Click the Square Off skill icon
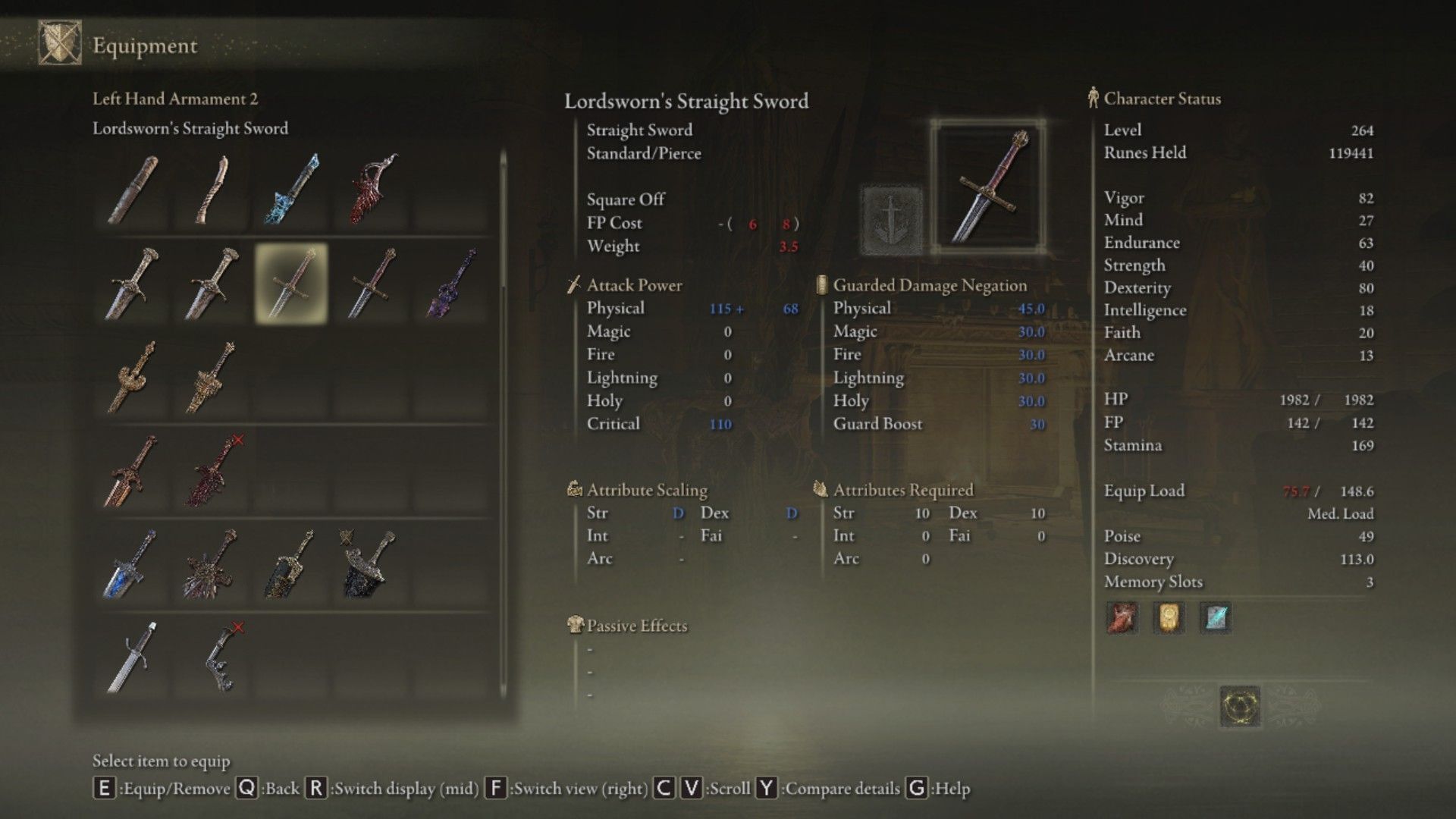This screenshot has width=1456, height=819. pyautogui.click(x=892, y=219)
